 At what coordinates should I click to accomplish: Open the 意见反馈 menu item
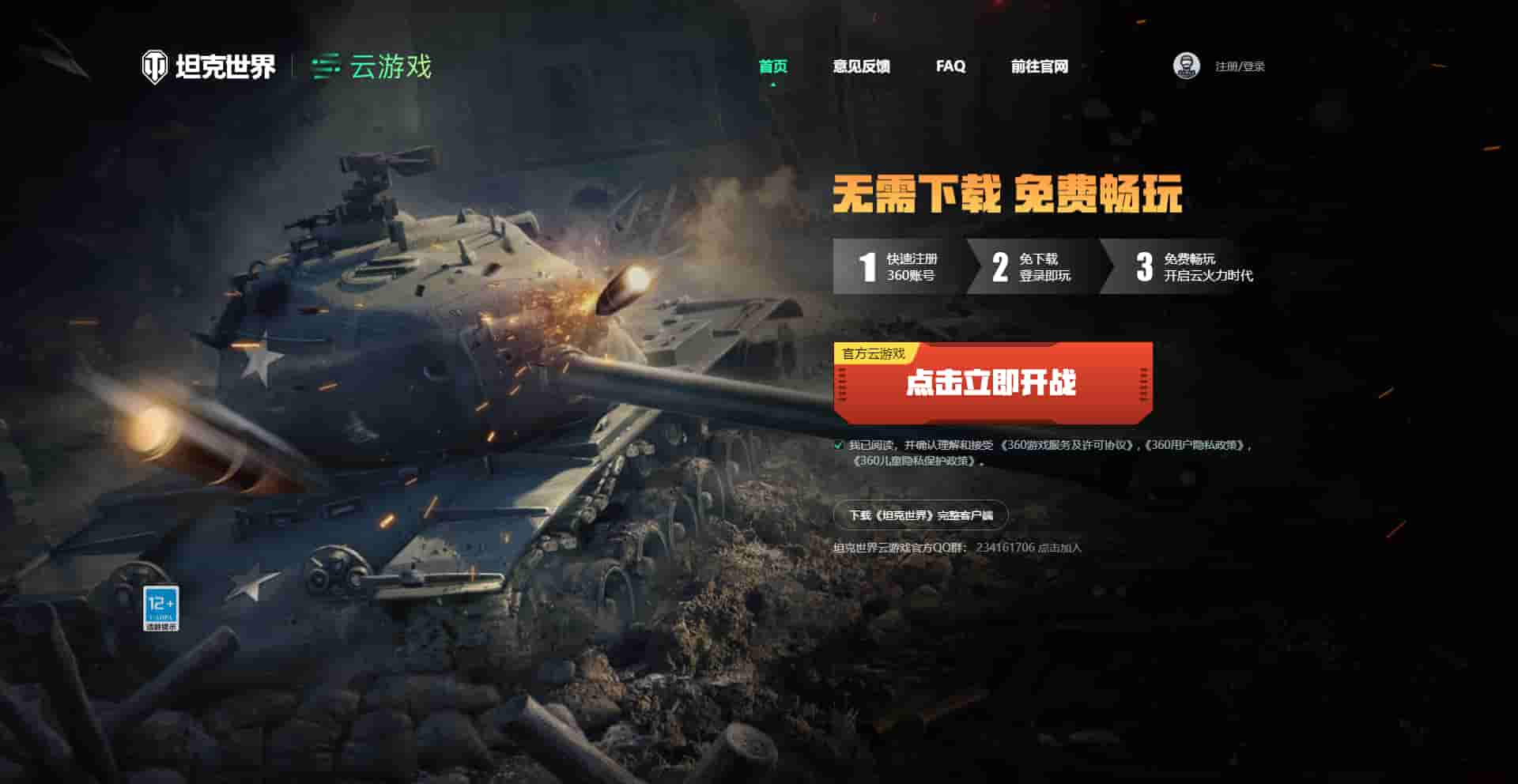[x=861, y=68]
